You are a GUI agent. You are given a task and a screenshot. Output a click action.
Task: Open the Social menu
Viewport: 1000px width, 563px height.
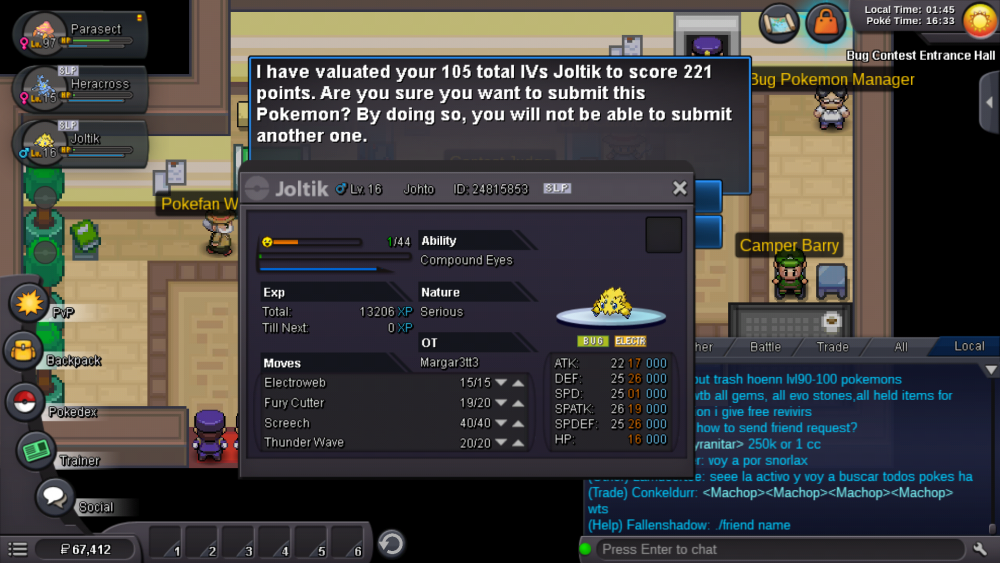55,497
